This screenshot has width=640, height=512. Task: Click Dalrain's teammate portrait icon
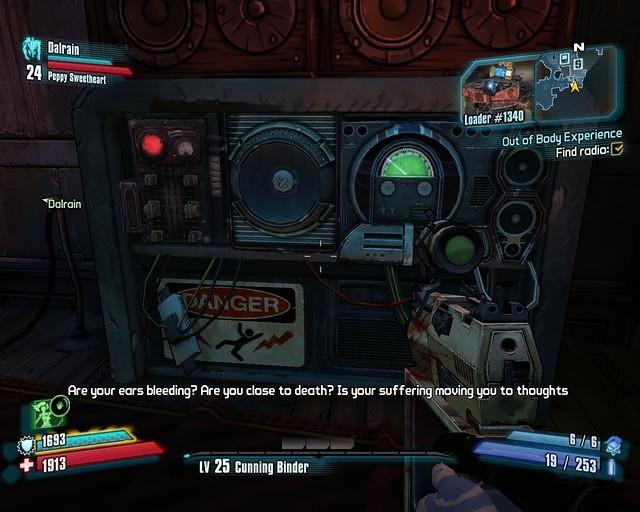point(32,49)
